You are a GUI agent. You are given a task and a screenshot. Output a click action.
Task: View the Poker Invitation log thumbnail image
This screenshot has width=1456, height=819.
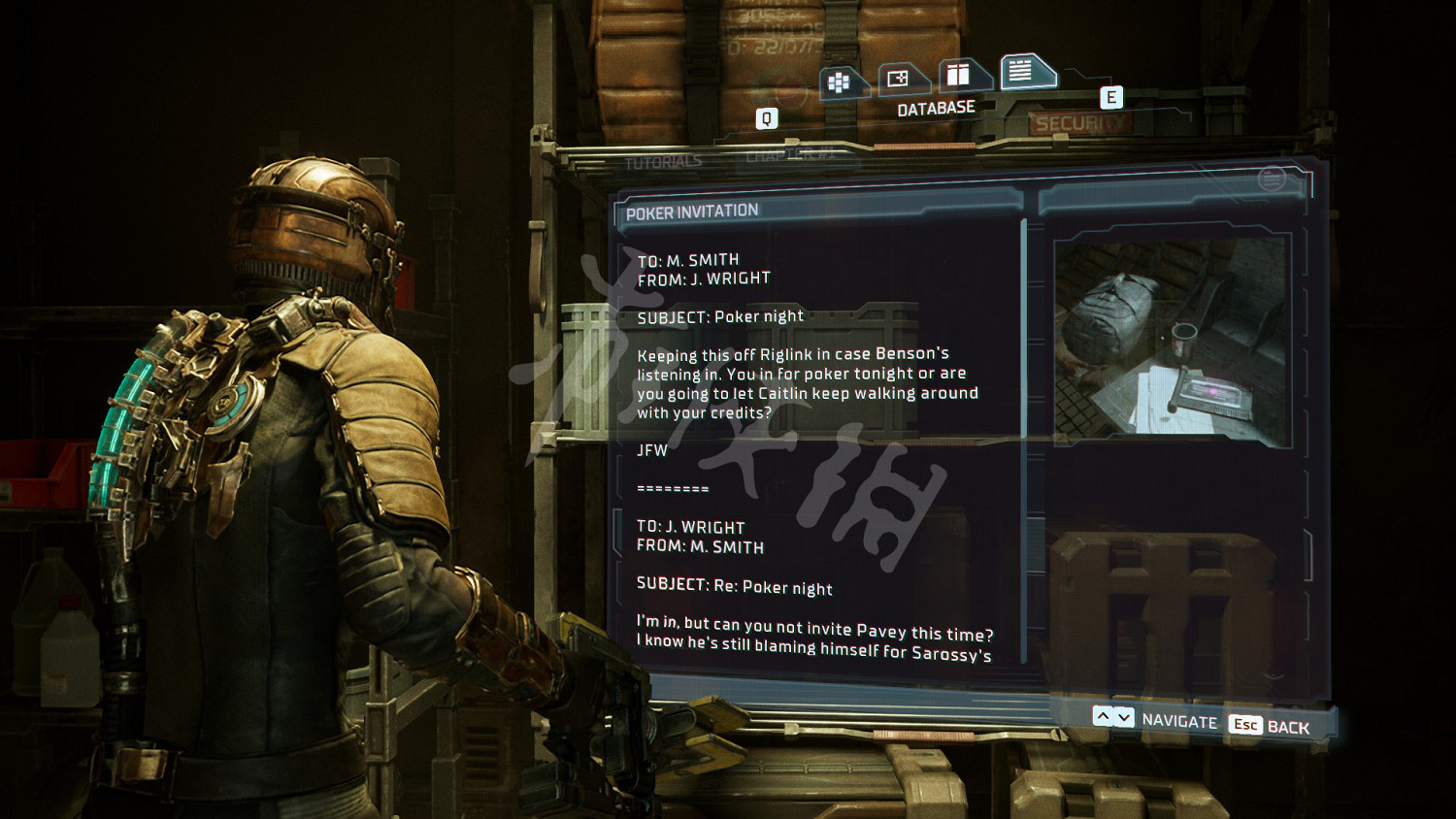(x=1172, y=338)
